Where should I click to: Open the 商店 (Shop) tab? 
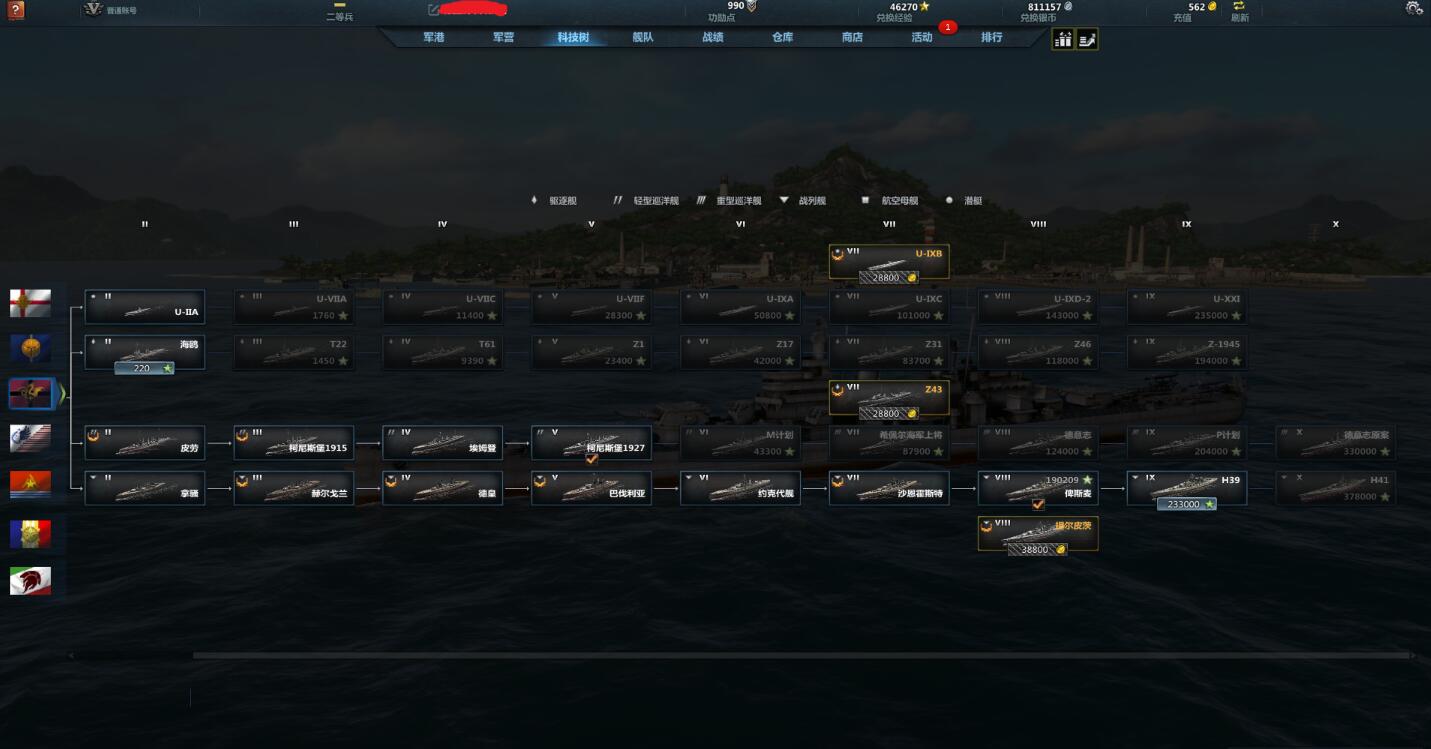tap(852, 38)
